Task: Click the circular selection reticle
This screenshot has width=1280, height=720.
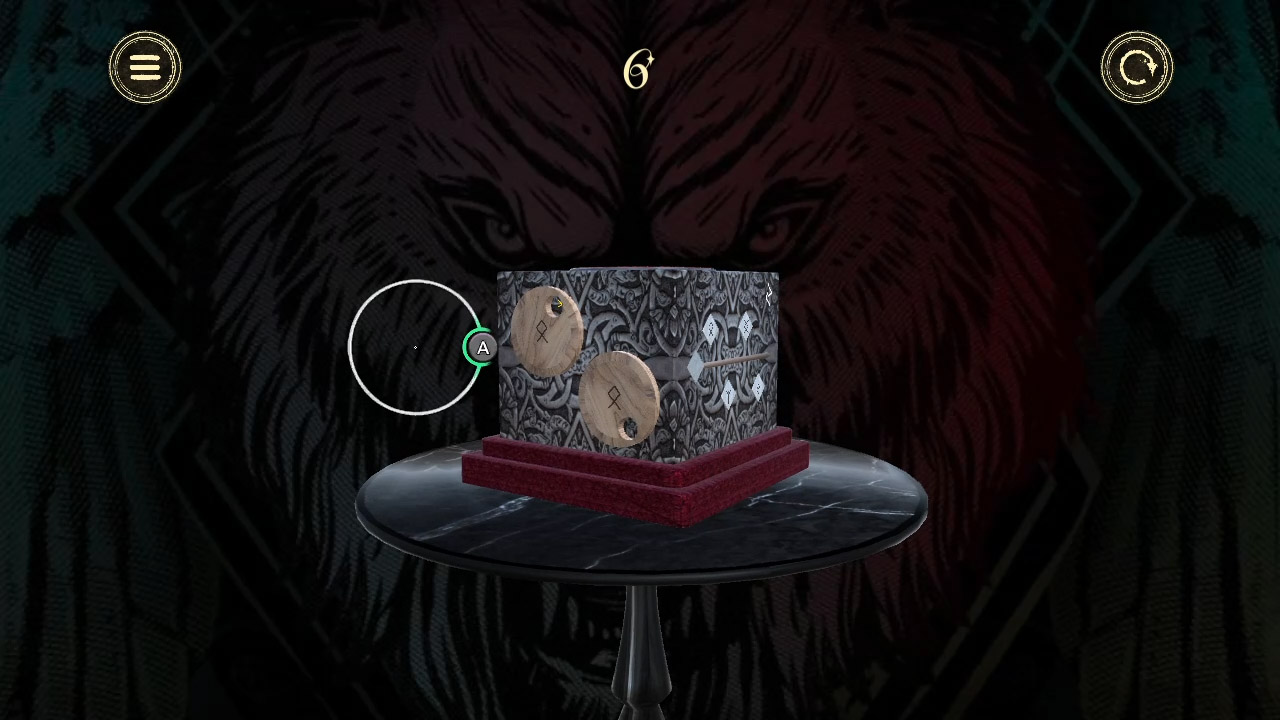Action: (x=414, y=347)
